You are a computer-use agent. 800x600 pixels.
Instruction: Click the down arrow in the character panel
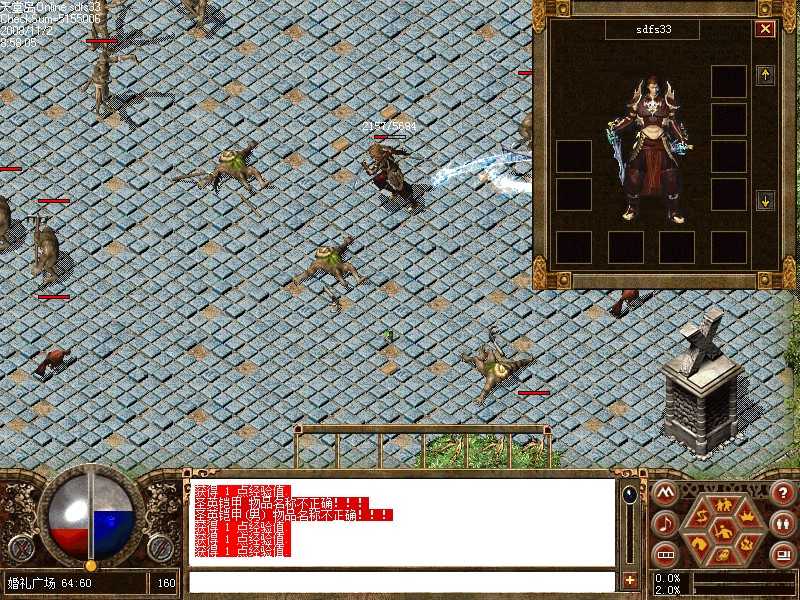765,200
